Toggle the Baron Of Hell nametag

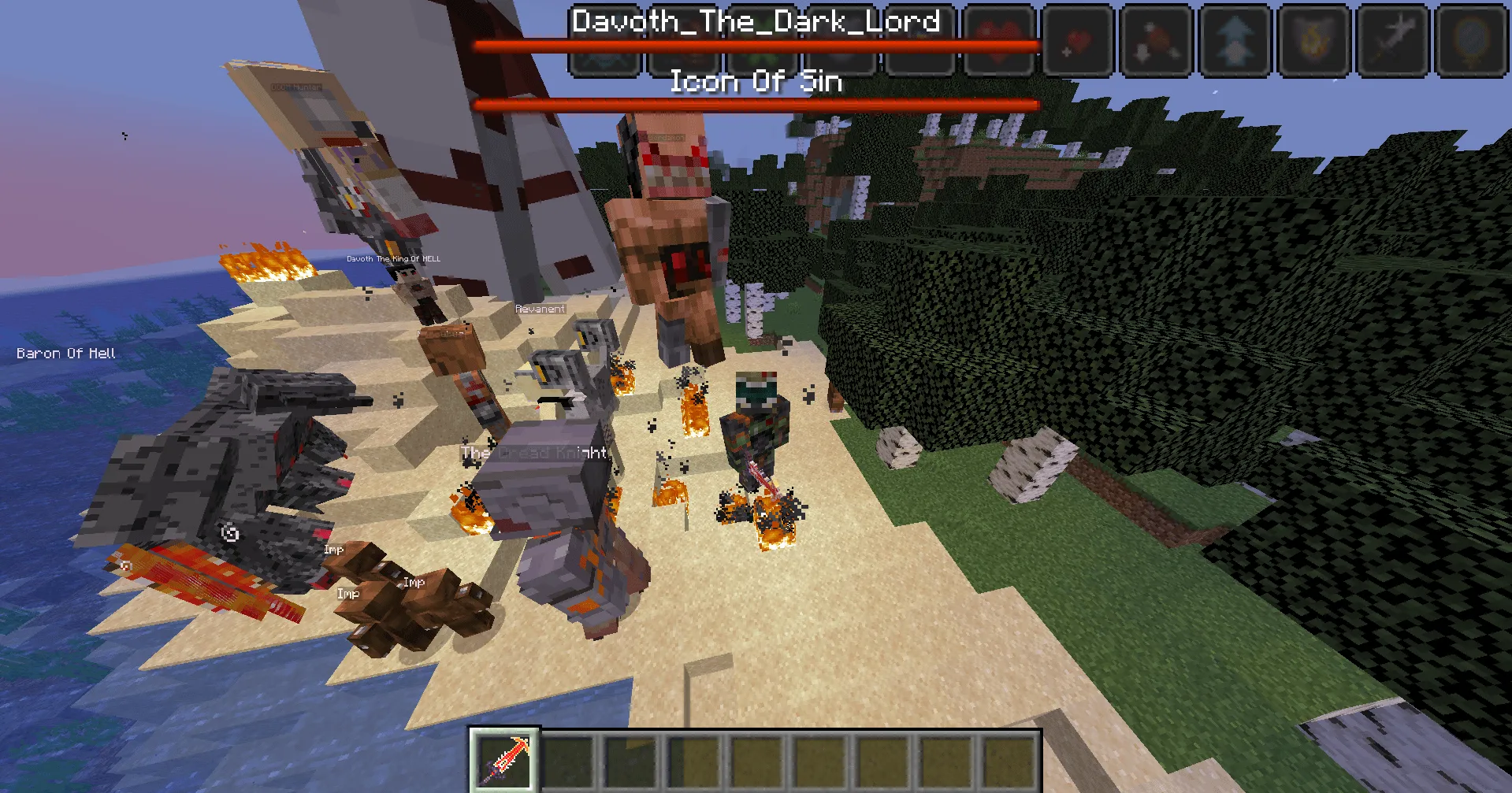(x=65, y=353)
